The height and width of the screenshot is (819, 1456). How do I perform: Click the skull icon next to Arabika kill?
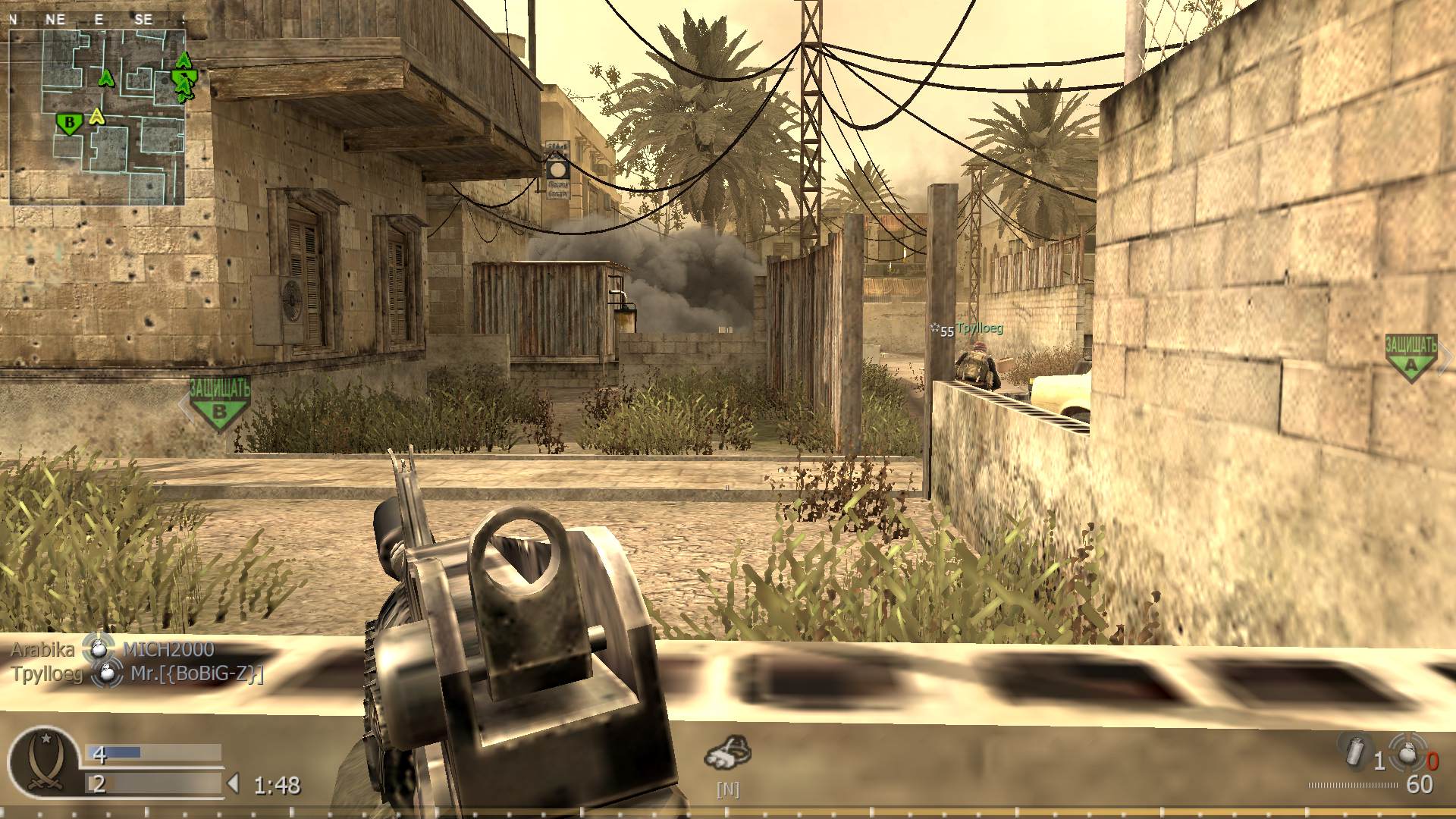(97, 648)
